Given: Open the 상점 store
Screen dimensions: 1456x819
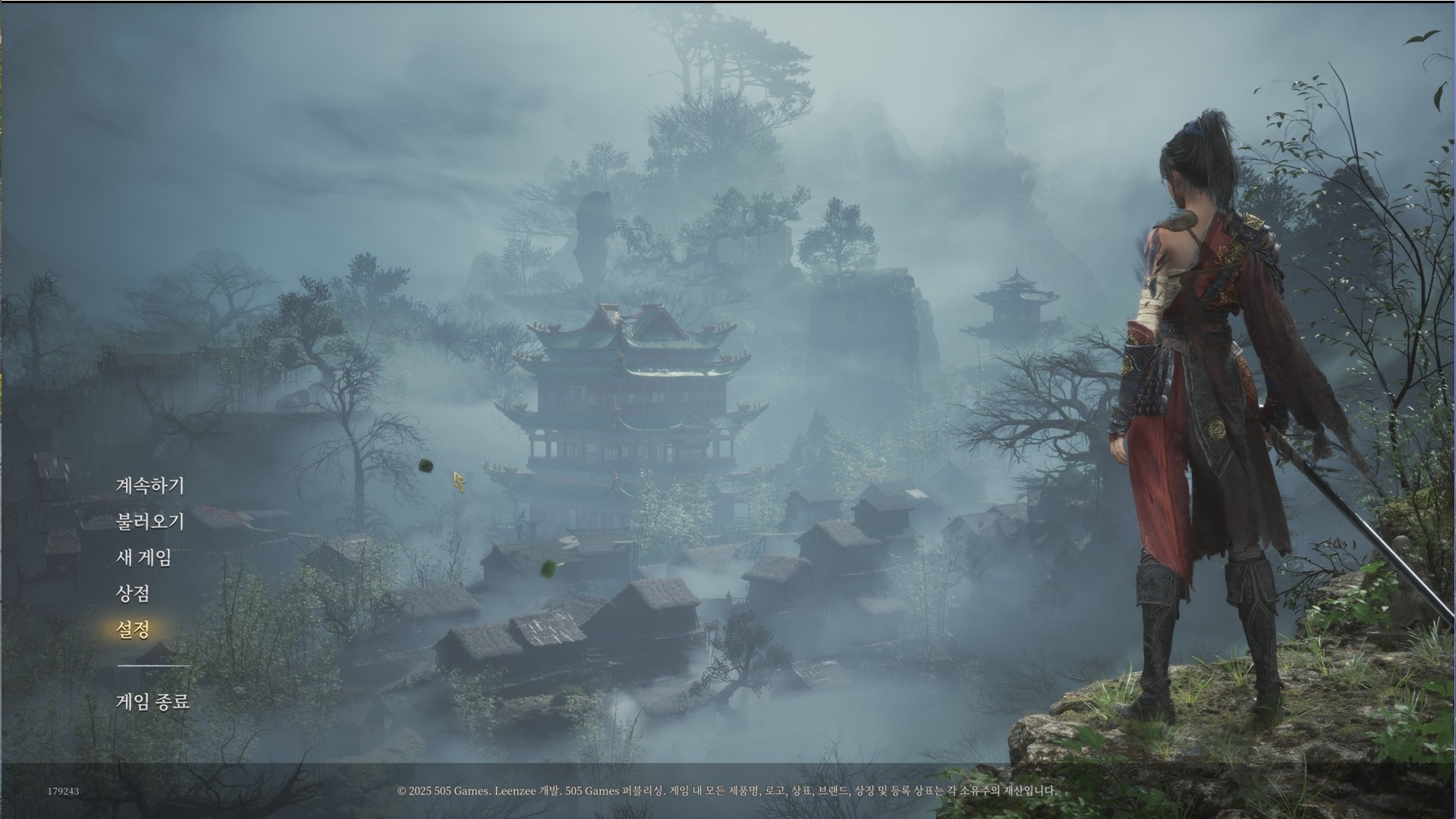Looking at the screenshot, I should pos(132,593).
